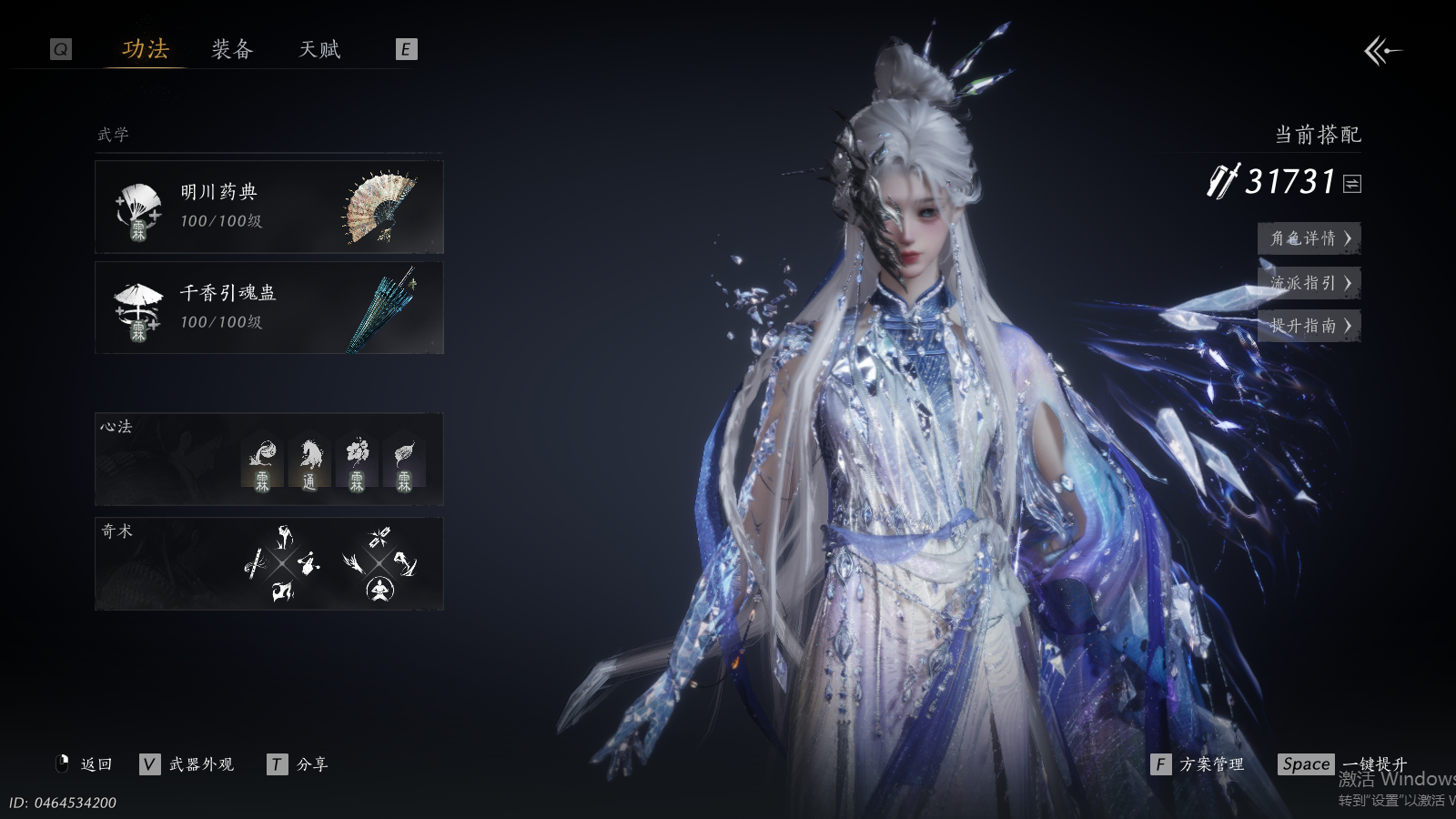Select the second 奇术 skill wheel
Viewport: 1456px width, 819px height.
click(x=379, y=563)
